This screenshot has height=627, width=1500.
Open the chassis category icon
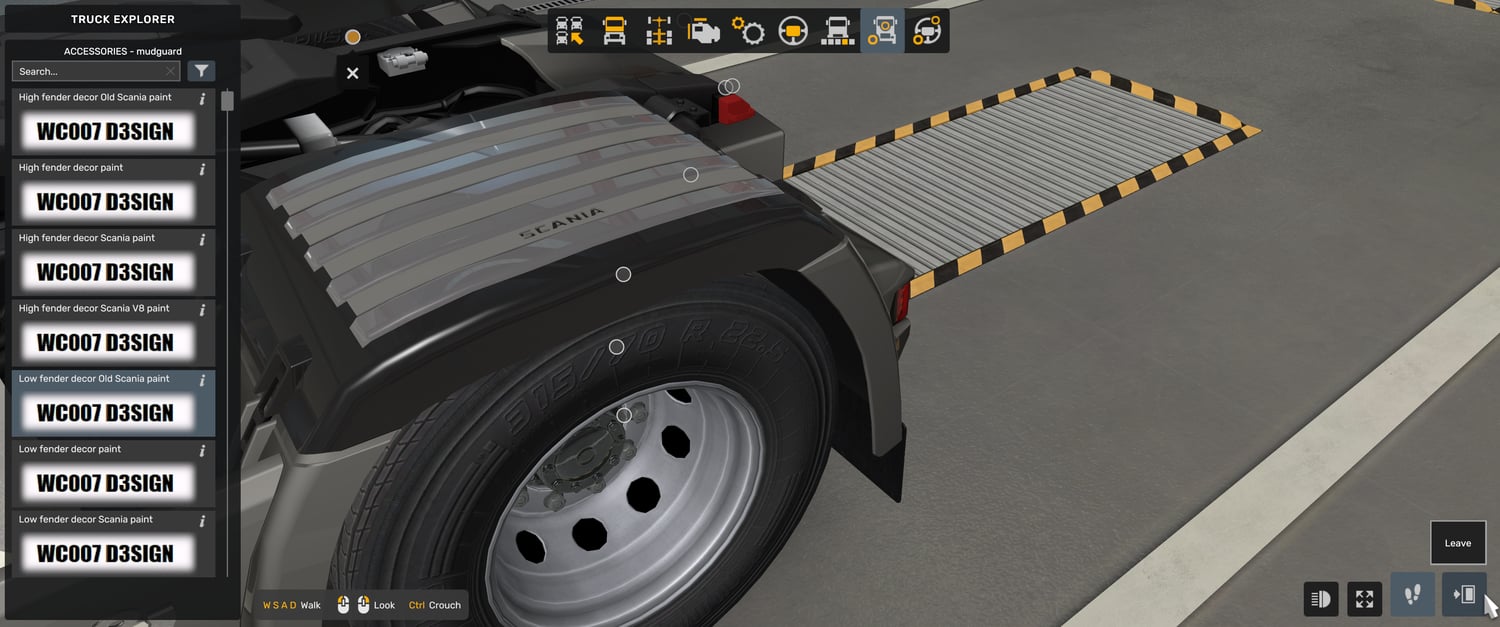point(658,31)
